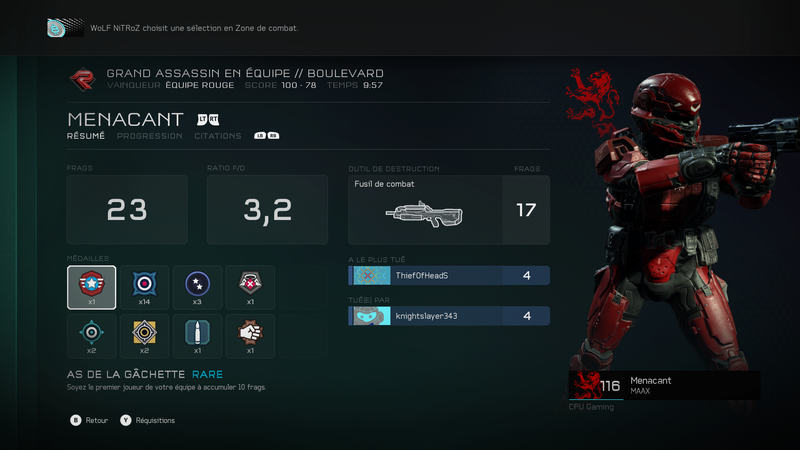
Task: Open the Citations tab
Action: pyautogui.click(x=217, y=136)
